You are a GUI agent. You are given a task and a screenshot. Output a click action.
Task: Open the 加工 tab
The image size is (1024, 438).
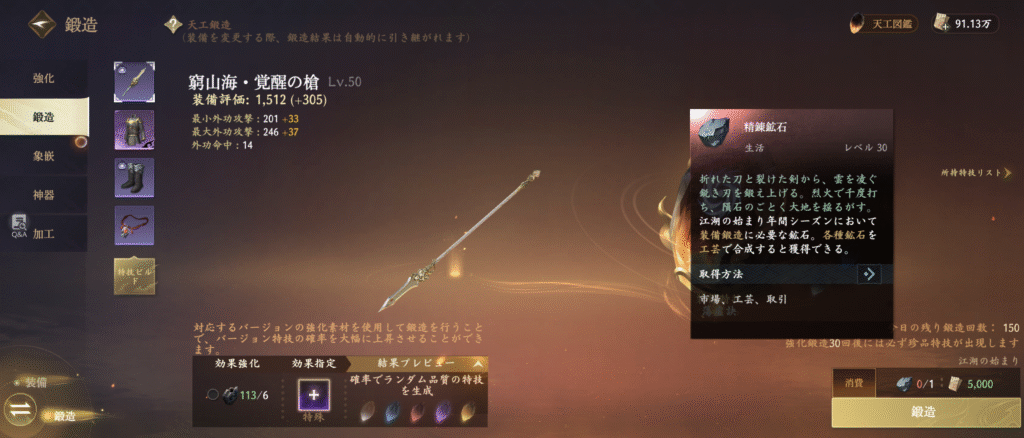[x=43, y=232]
